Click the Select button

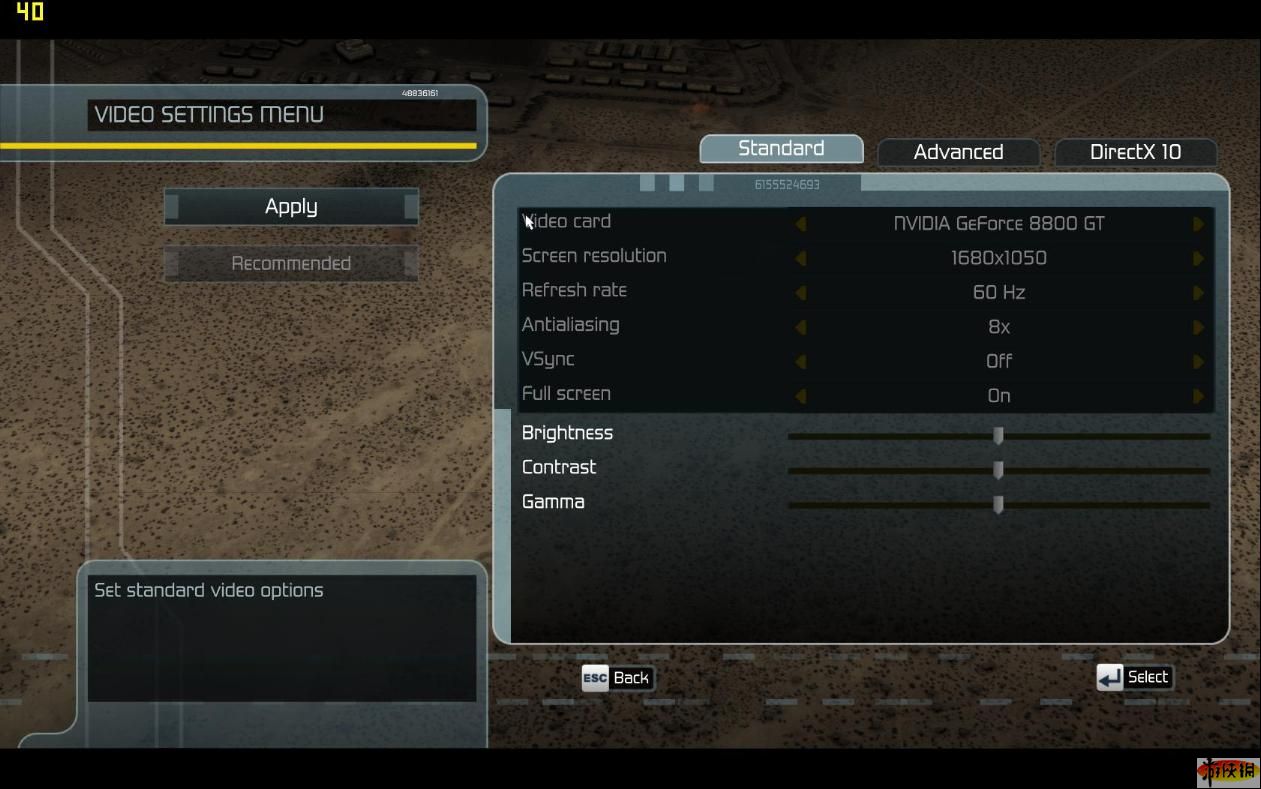pos(1134,678)
